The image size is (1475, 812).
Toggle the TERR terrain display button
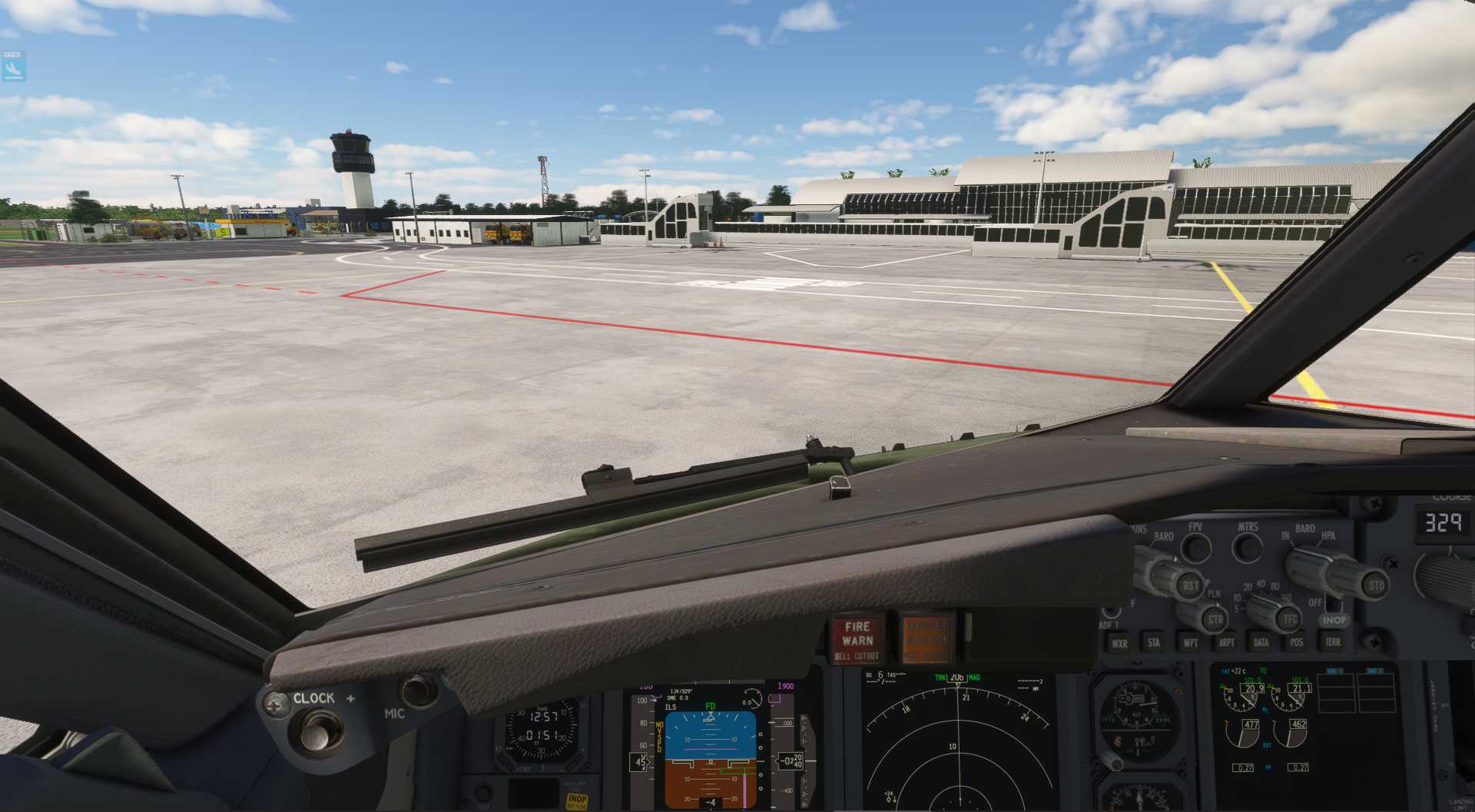click(1332, 642)
